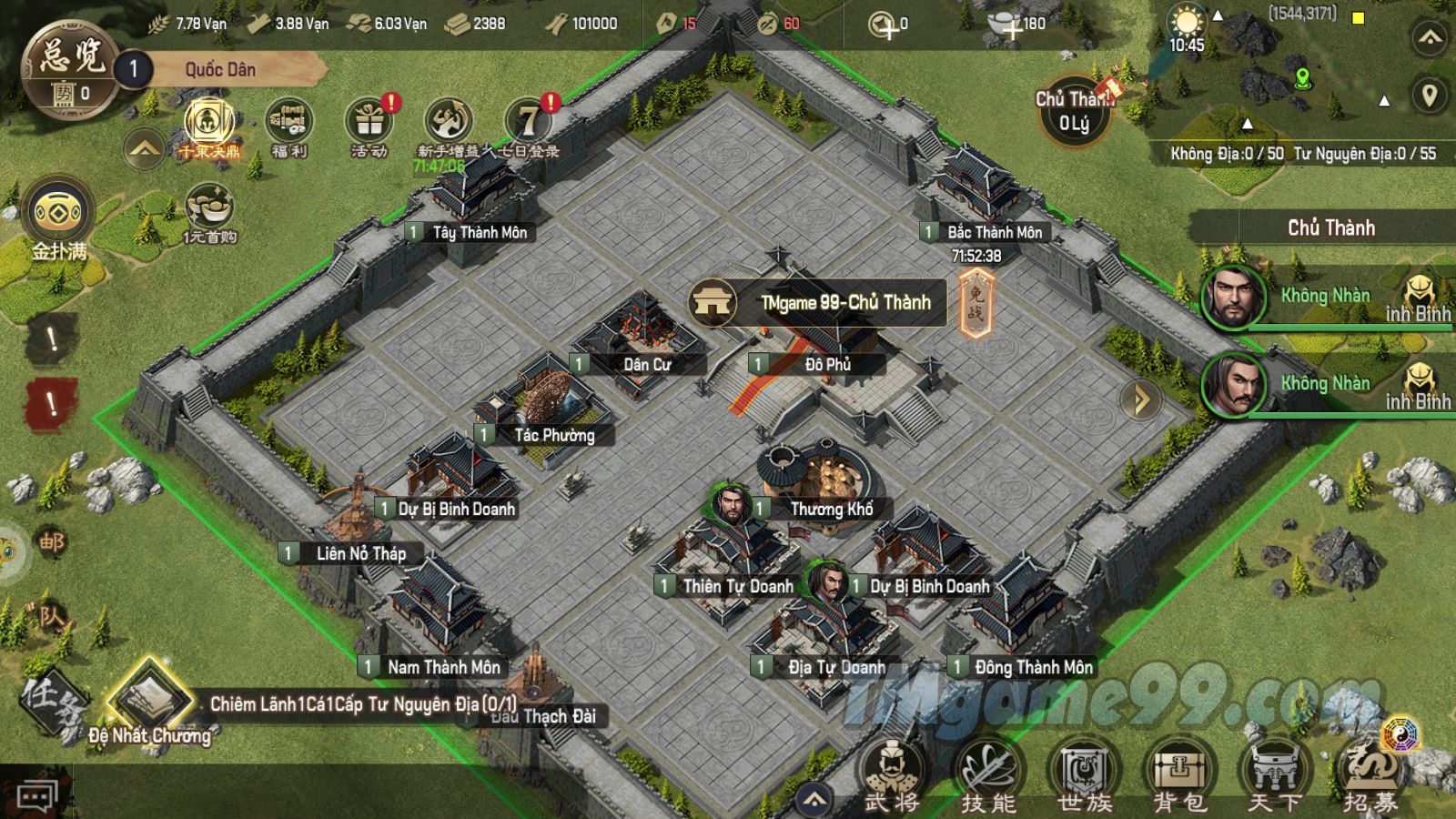Image resolution: width=1456 pixels, height=819 pixels.
Task: Click the map location pin button
Action: point(1430,96)
